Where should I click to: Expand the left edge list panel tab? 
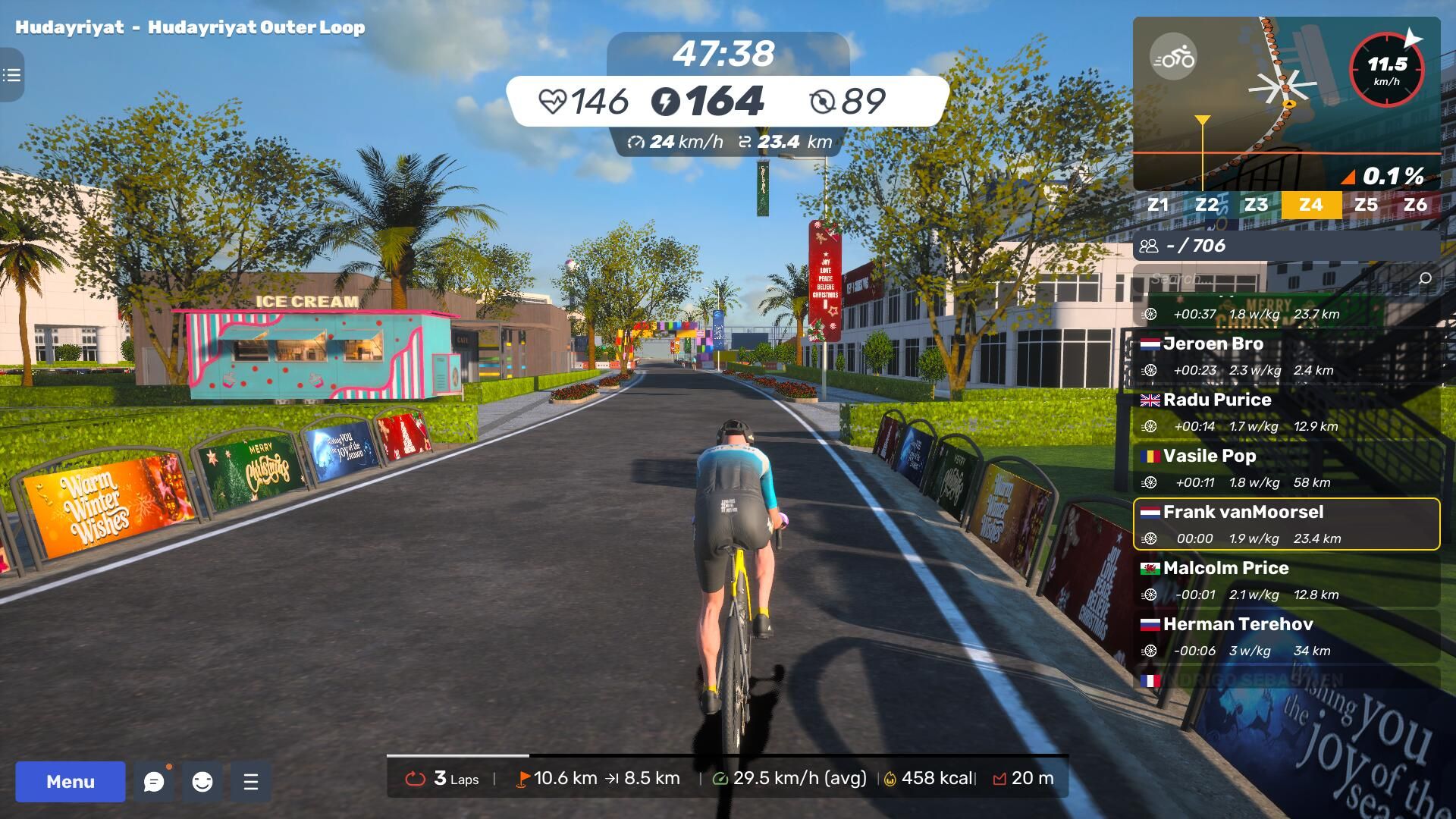[x=11, y=75]
